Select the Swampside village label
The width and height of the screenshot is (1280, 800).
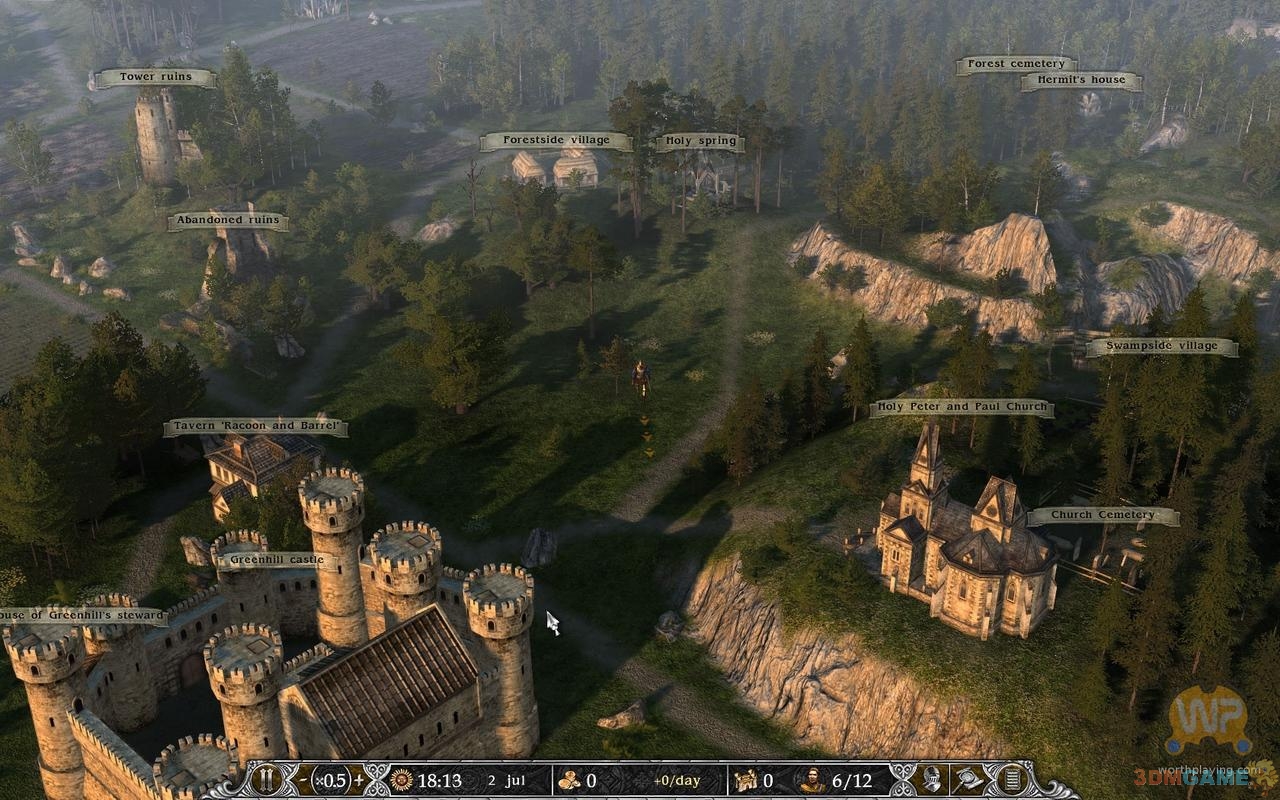click(1161, 347)
